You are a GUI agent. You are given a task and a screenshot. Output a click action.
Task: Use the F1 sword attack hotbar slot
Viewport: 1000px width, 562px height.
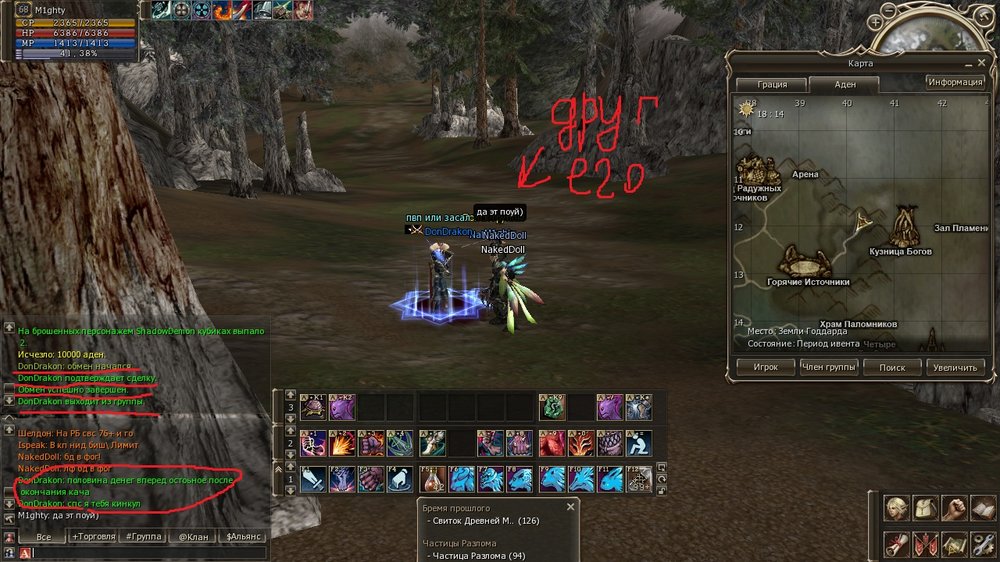(x=313, y=479)
